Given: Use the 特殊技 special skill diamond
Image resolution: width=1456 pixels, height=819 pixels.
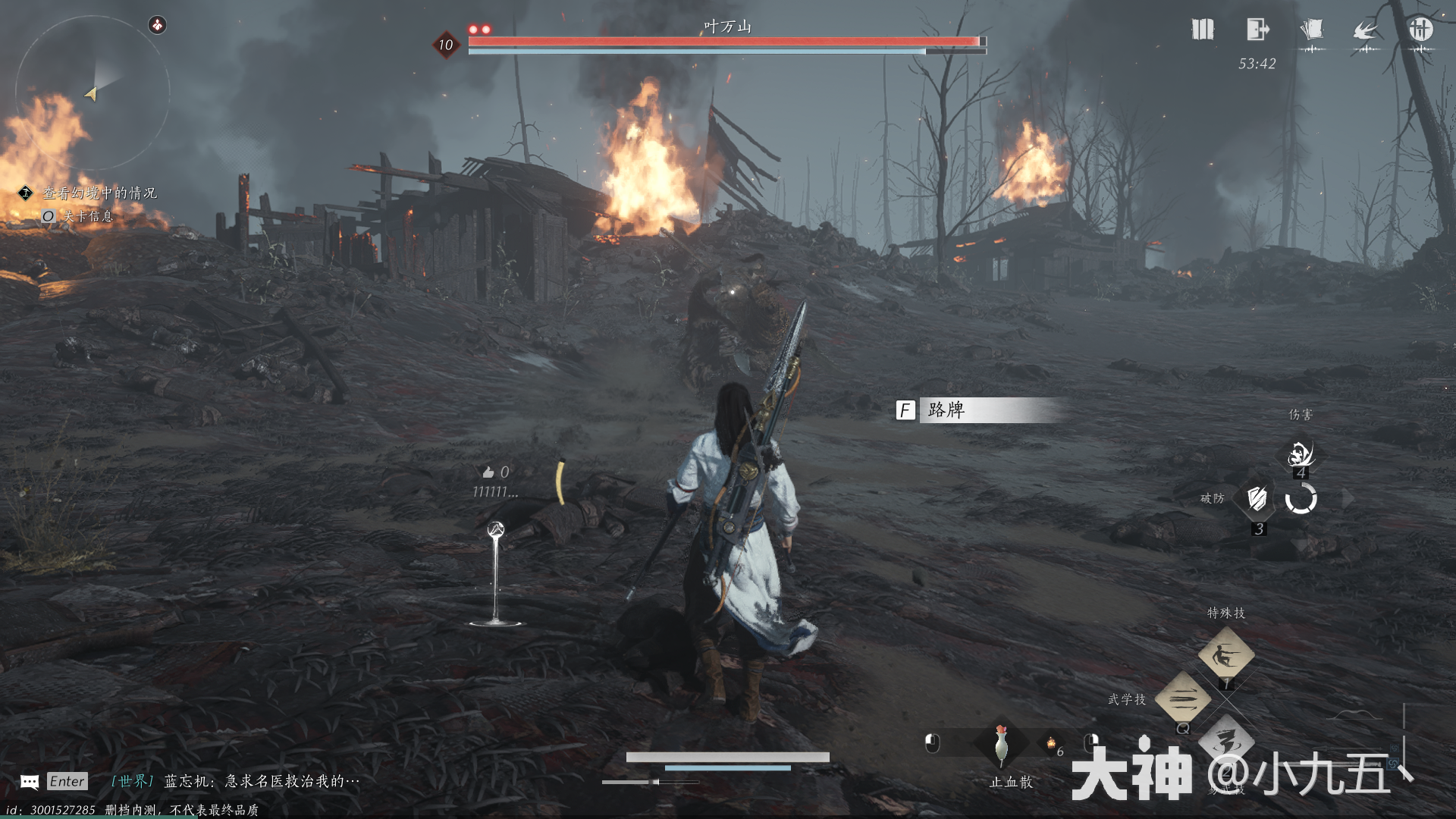Looking at the screenshot, I should 1225,654.
